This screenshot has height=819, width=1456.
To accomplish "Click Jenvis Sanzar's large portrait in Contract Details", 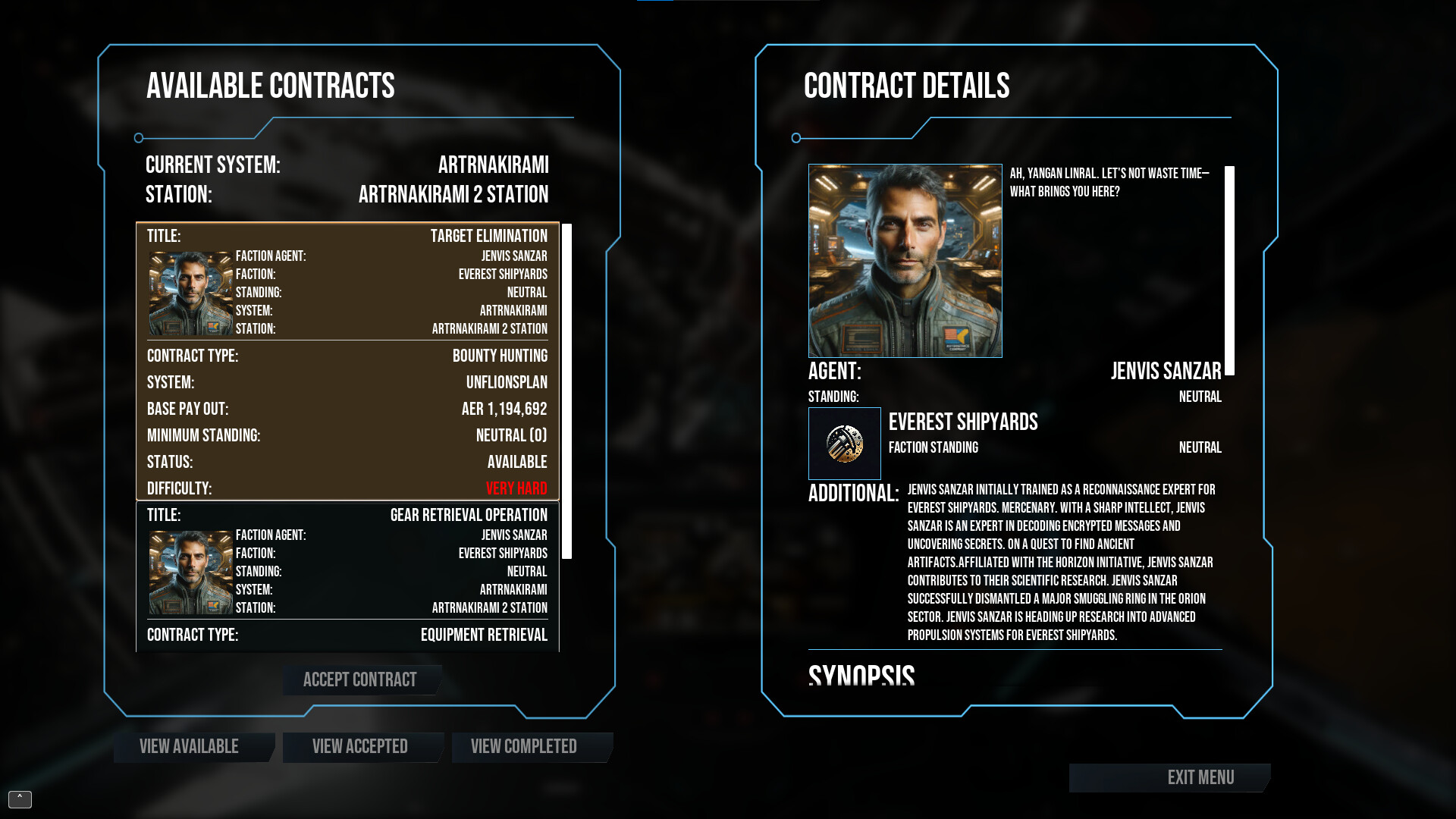I will click(x=905, y=261).
